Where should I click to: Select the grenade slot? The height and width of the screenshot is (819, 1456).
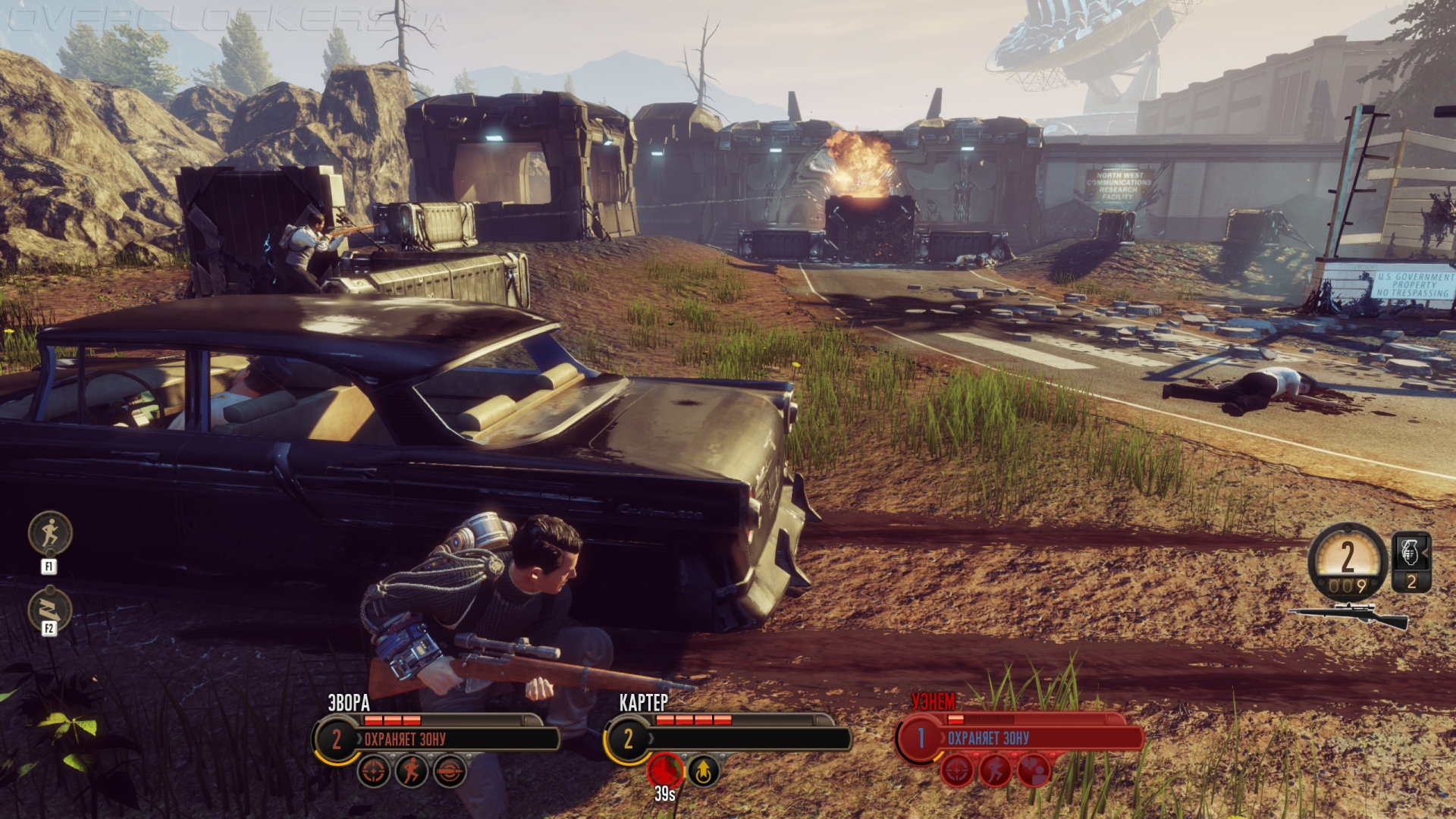coord(1411,561)
